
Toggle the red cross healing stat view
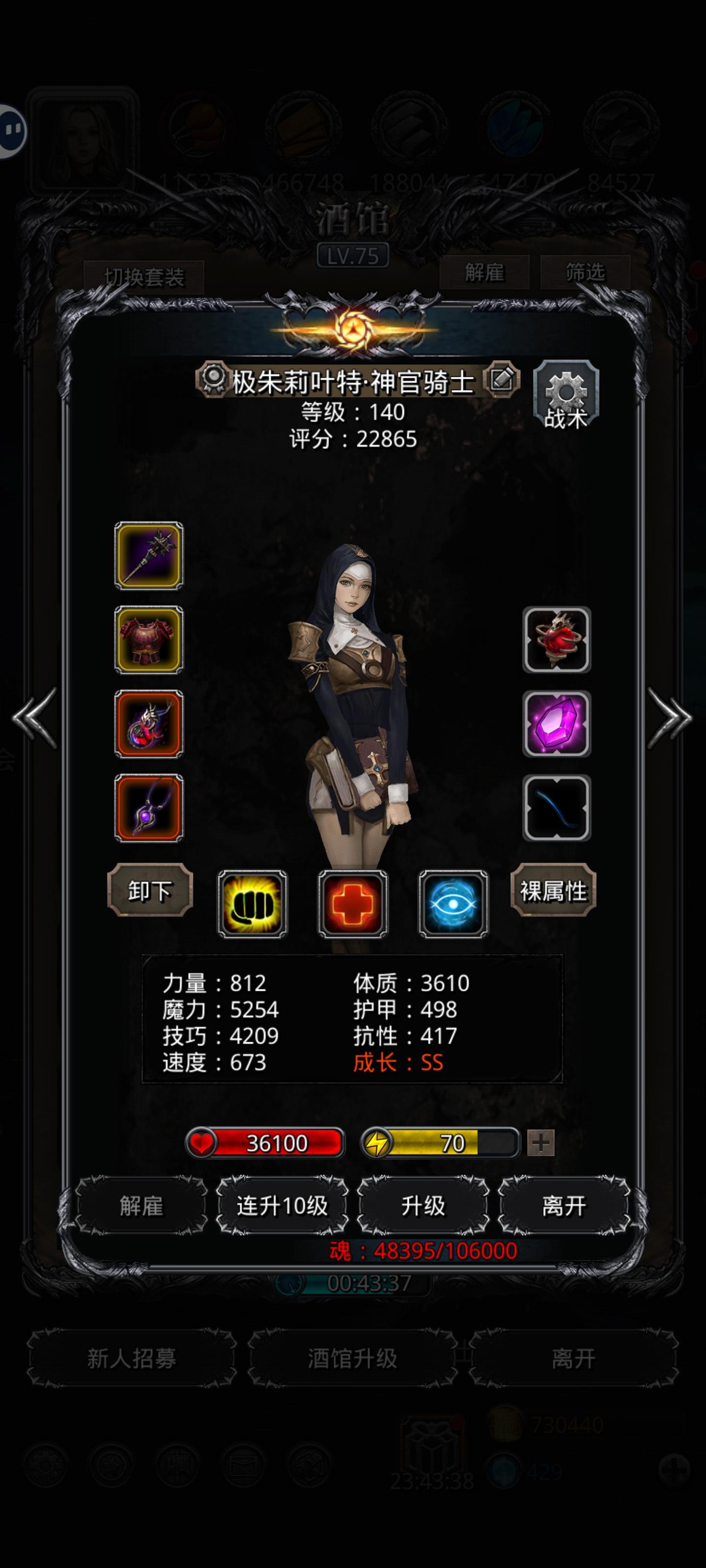352,902
